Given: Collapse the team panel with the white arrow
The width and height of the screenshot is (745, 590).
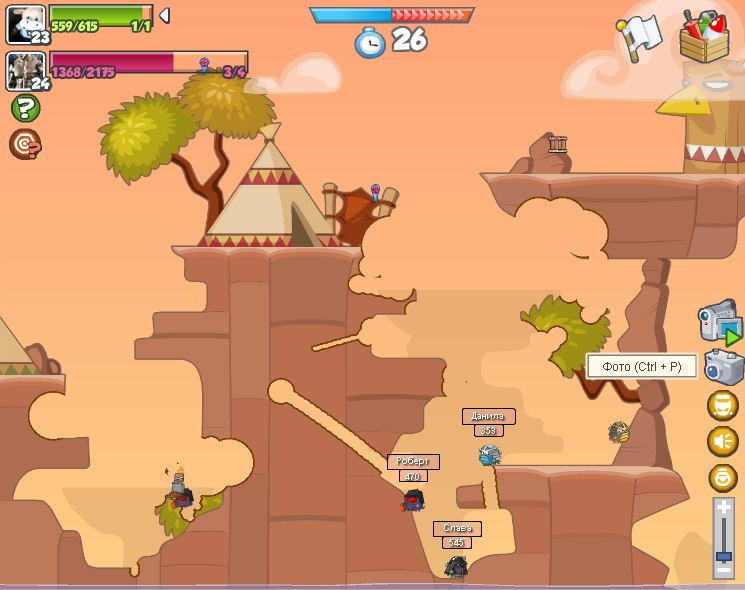Looking at the screenshot, I should point(165,15).
